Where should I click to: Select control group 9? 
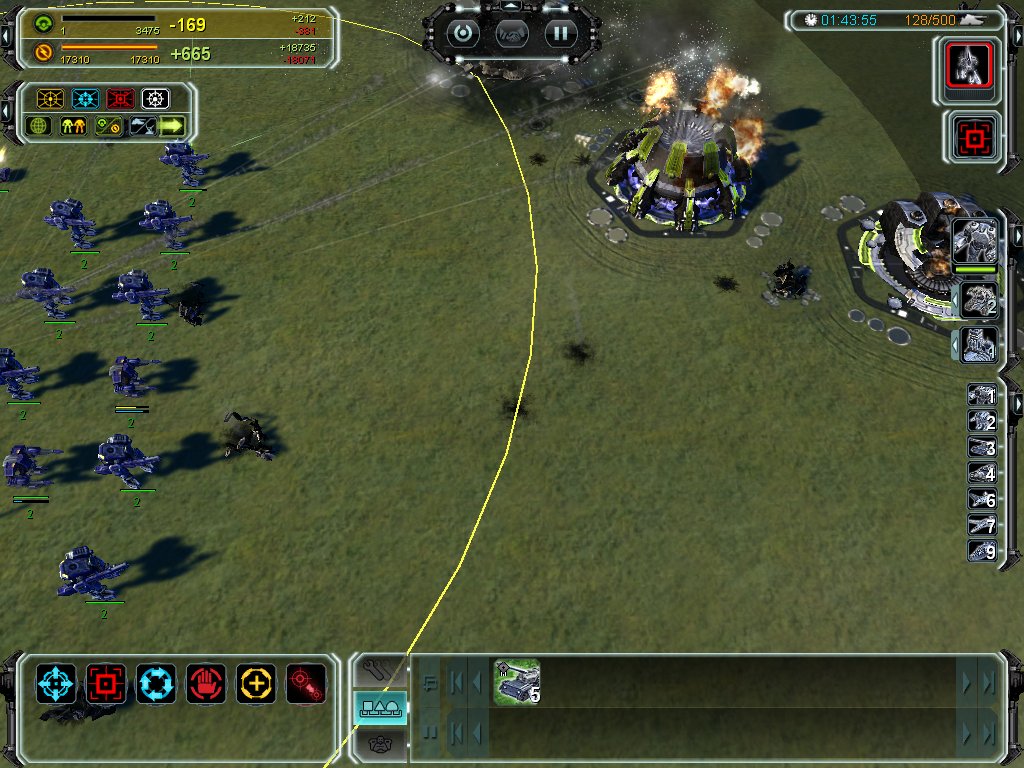tap(982, 551)
